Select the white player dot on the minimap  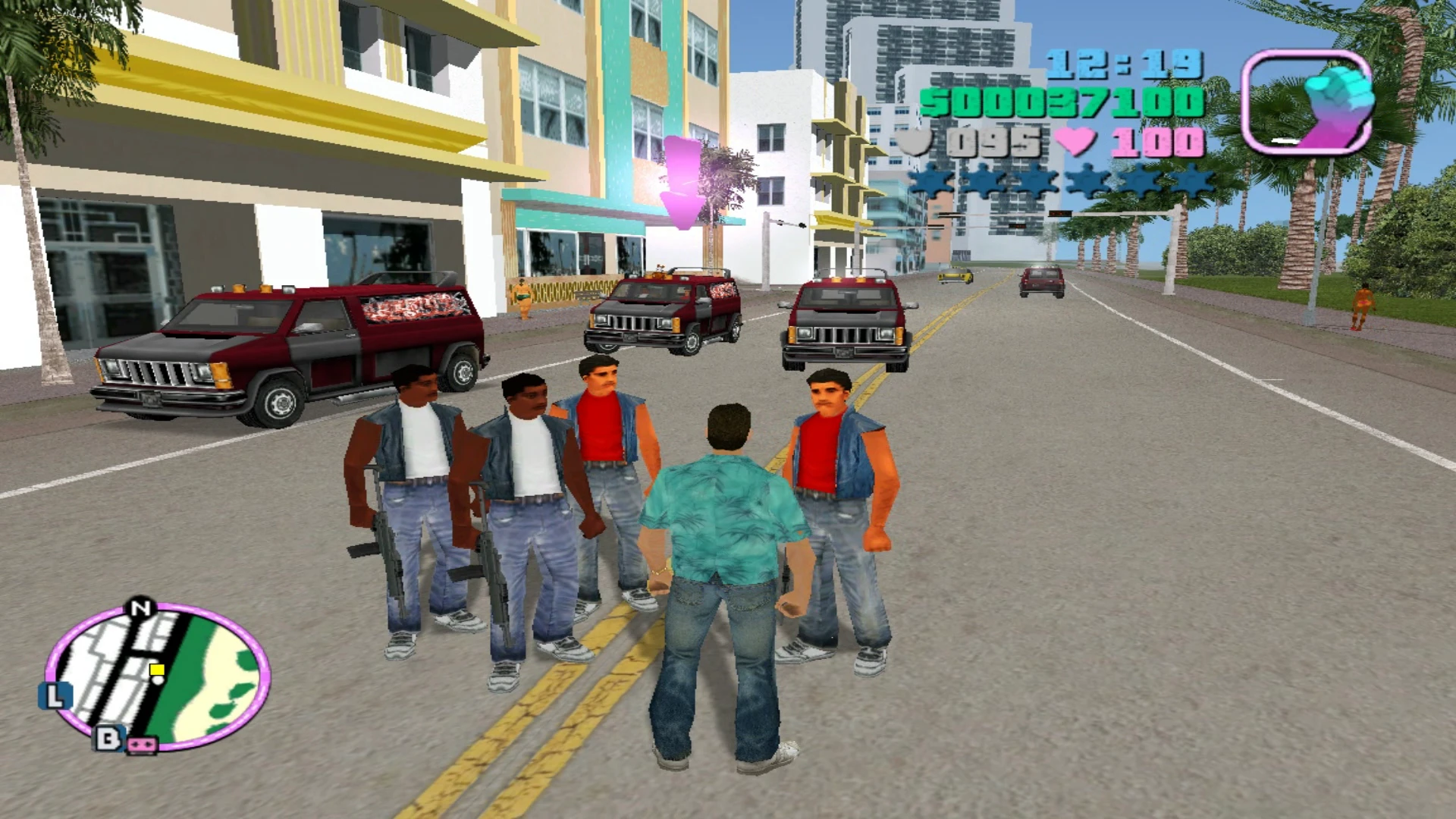(158, 679)
